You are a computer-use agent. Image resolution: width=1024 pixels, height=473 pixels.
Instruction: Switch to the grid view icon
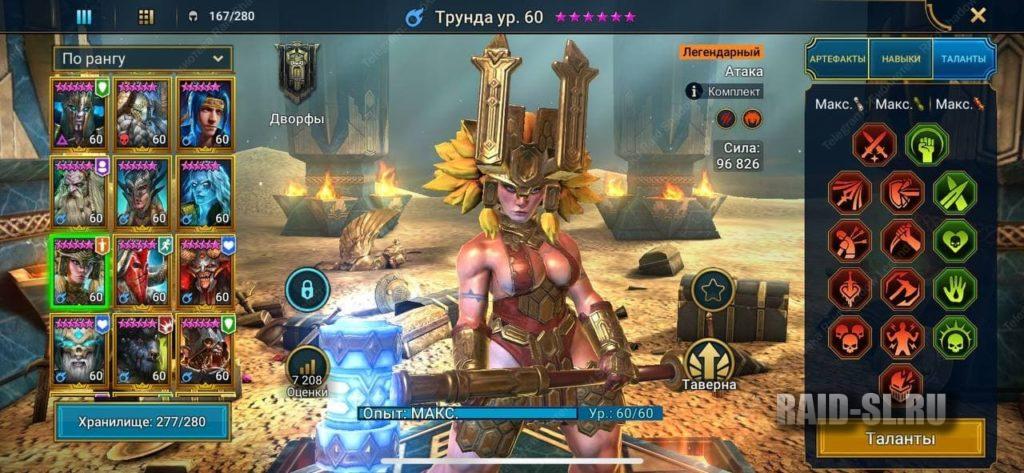(x=146, y=16)
